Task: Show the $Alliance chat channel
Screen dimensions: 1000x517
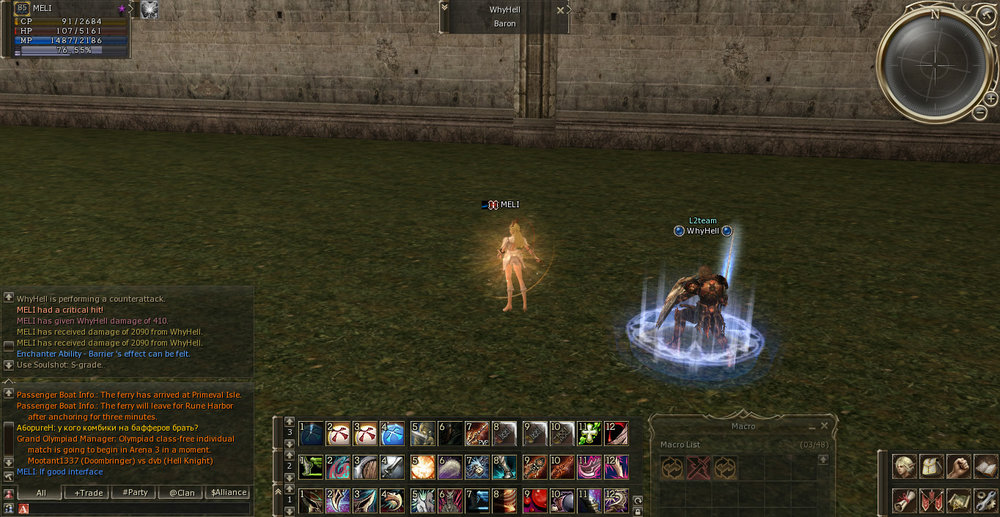Action: coord(228,492)
